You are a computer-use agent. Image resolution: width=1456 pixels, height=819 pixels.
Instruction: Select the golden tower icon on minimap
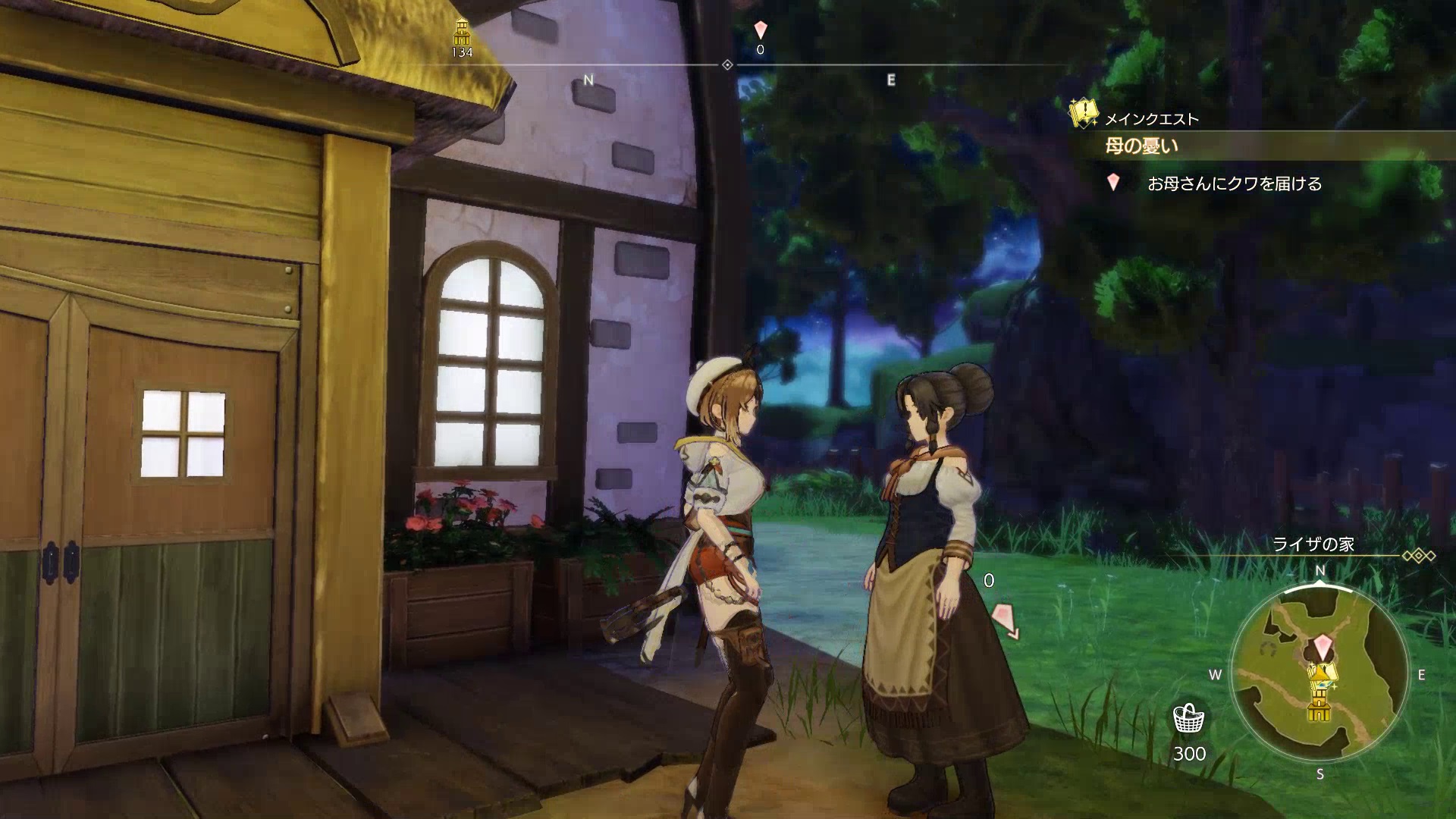point(1319,707)
